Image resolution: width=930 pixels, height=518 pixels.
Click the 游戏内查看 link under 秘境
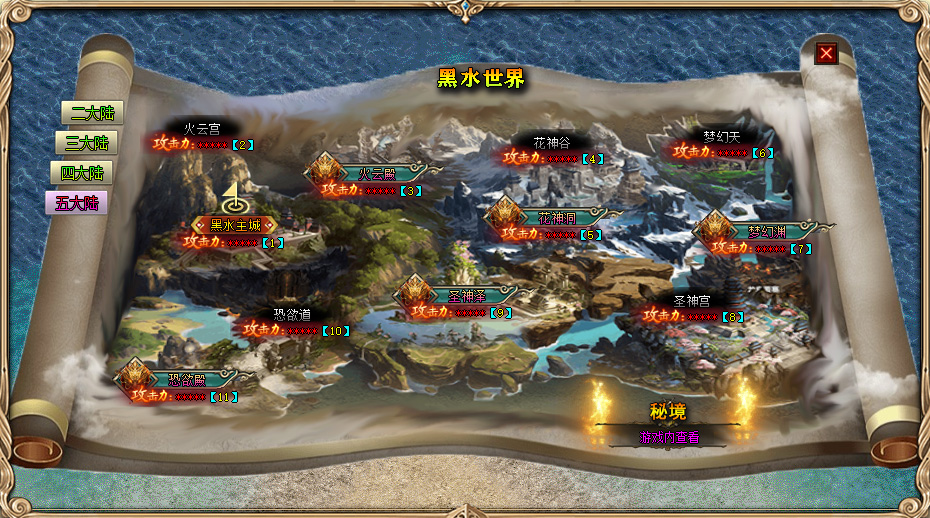(669, 438)
